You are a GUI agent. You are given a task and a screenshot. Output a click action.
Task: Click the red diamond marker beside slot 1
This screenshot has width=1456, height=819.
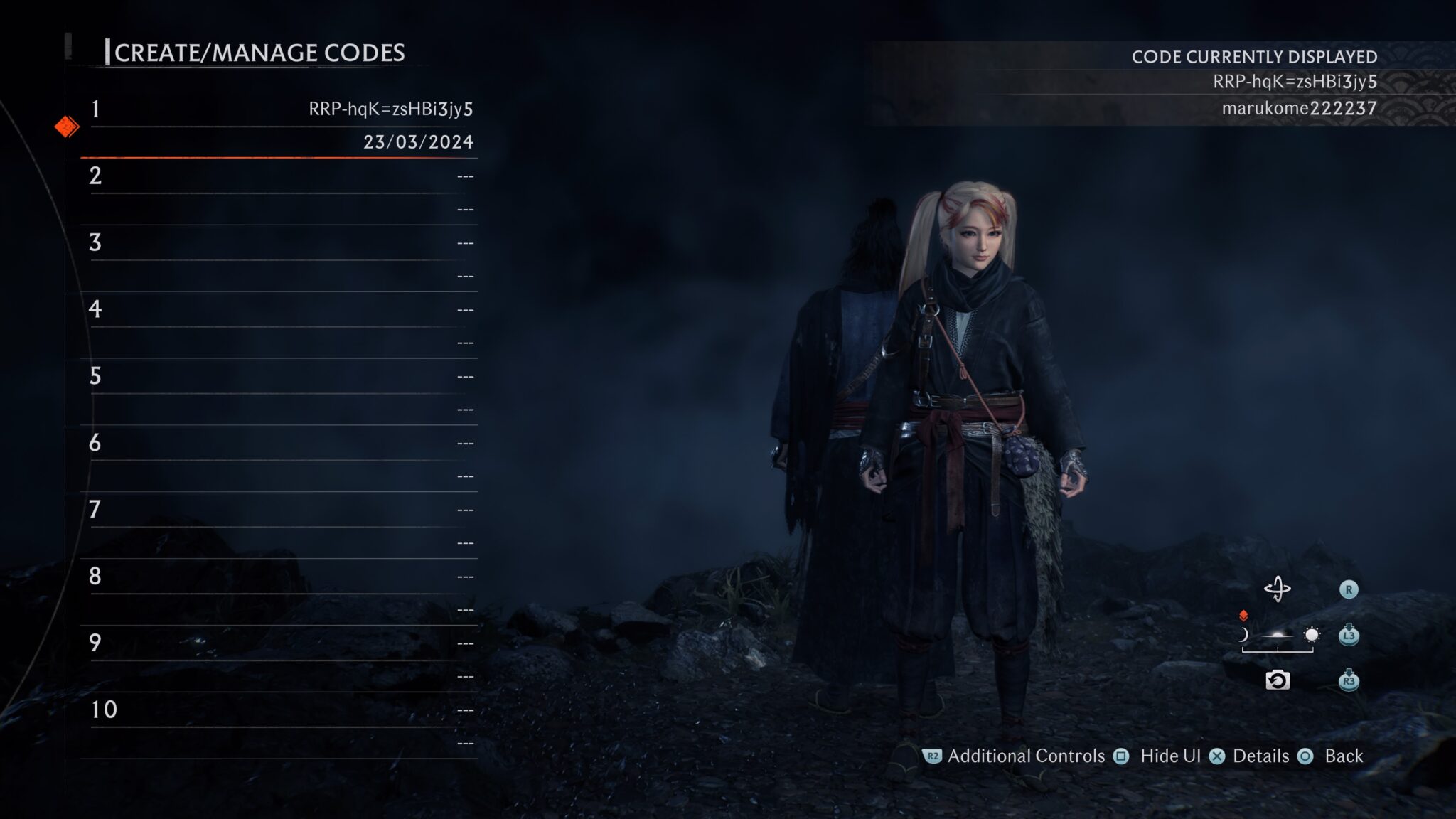68,127
